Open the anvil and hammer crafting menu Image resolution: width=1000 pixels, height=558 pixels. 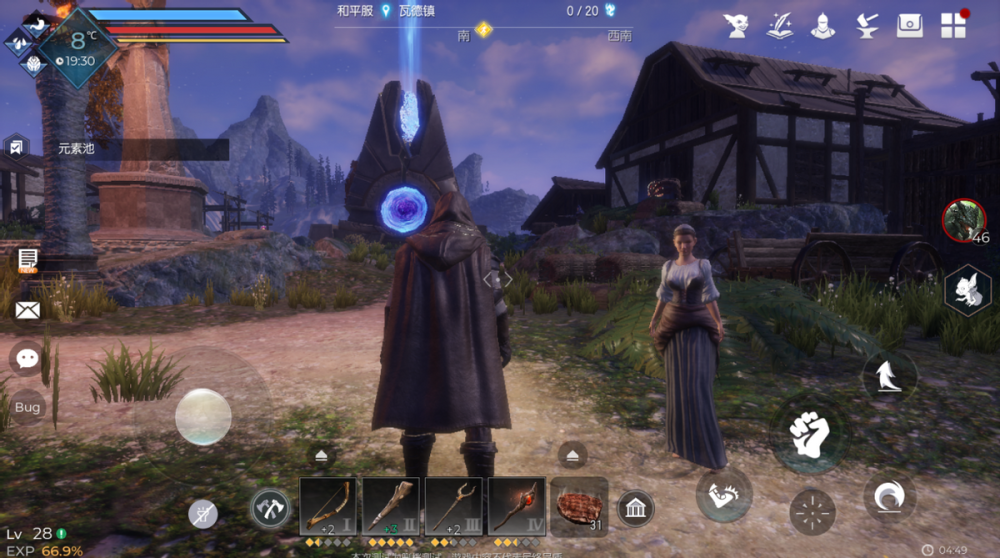[x=866, y=26]
